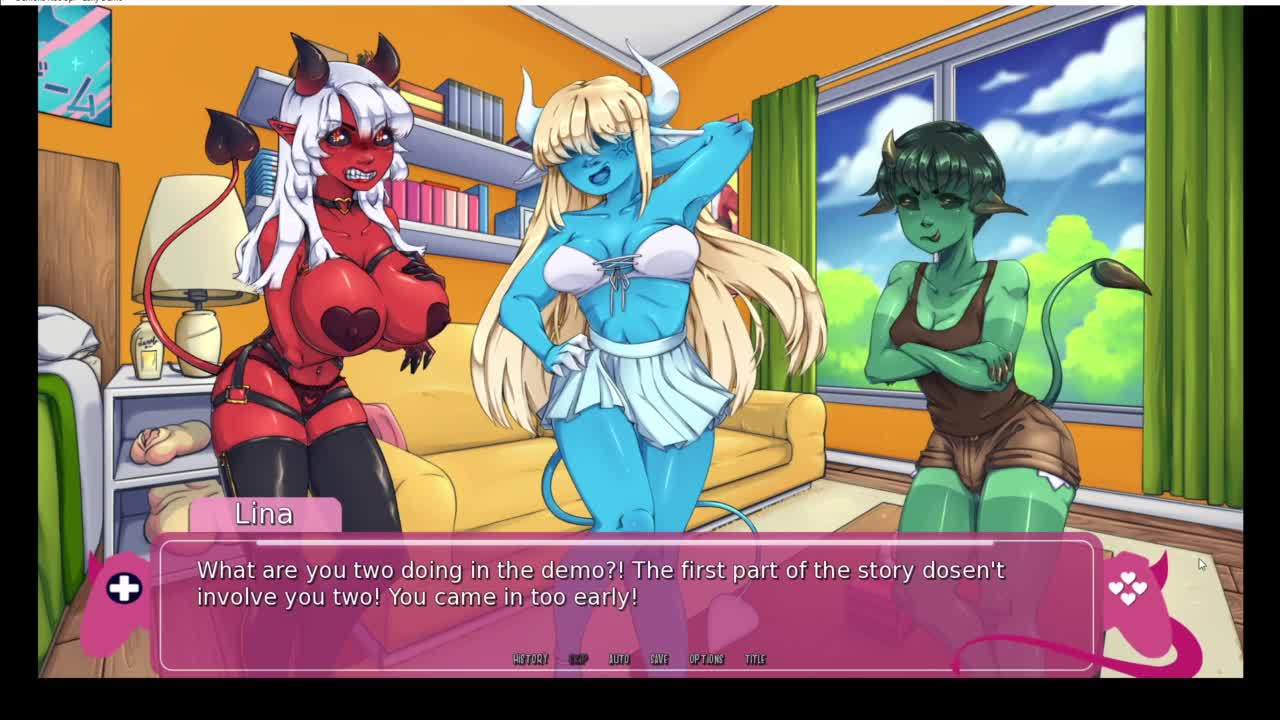Open the Options menu
1280x720 pixels.
(x=706, y=659)
